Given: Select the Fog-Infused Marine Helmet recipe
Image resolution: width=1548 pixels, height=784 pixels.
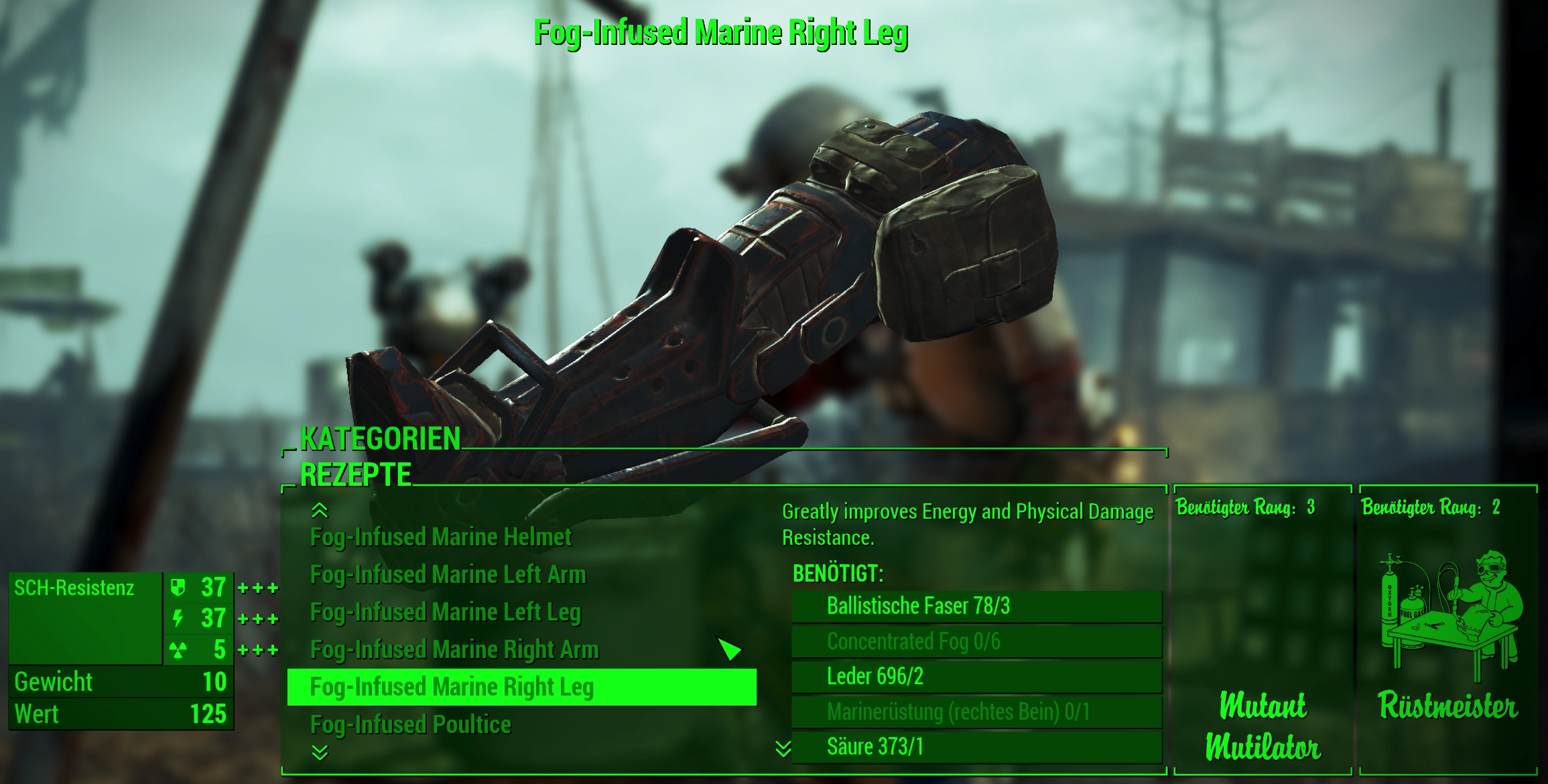Looking at the screenshot, I should click(440, 537).
